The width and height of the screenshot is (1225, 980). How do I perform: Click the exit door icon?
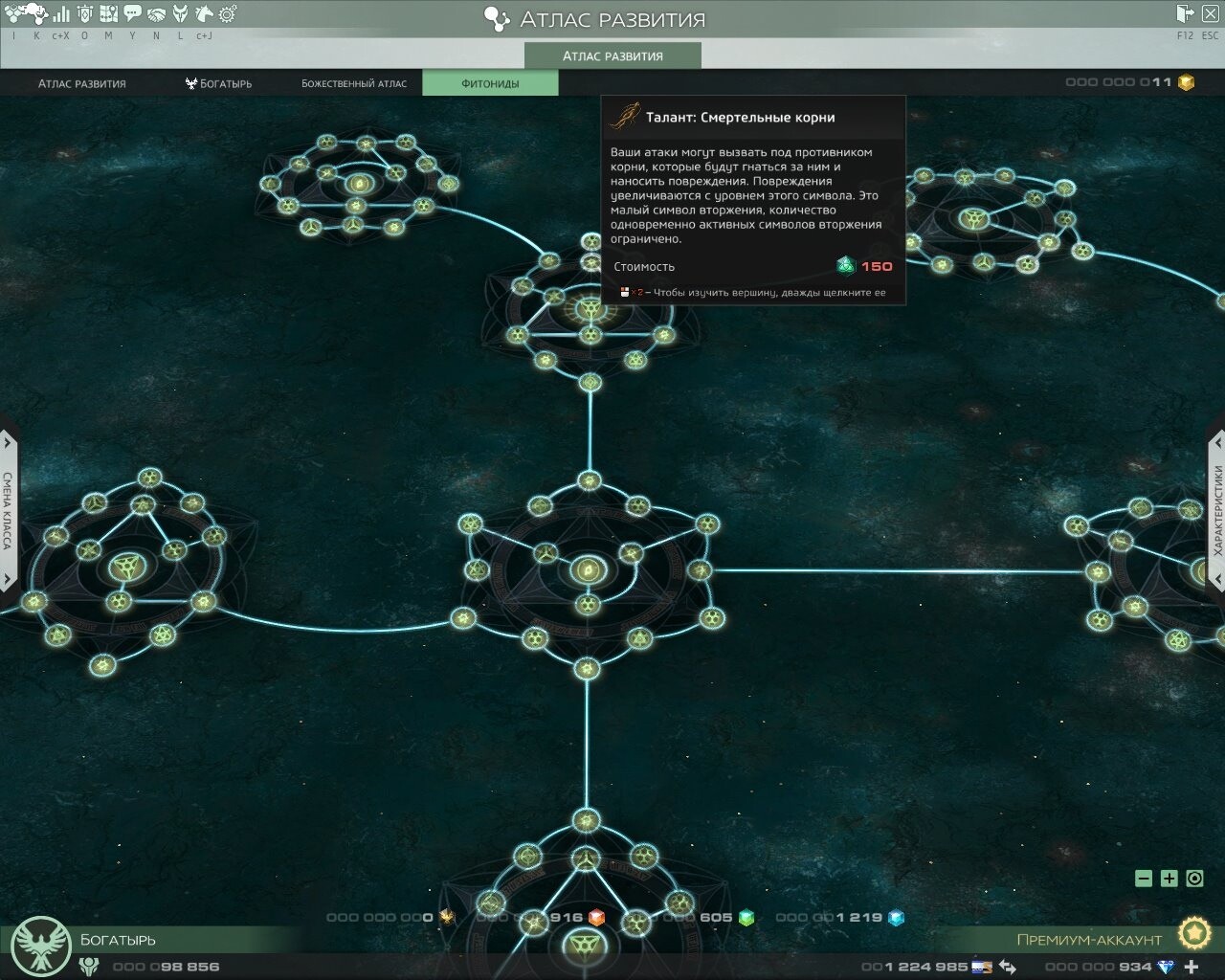click(x=1186, y=13)
